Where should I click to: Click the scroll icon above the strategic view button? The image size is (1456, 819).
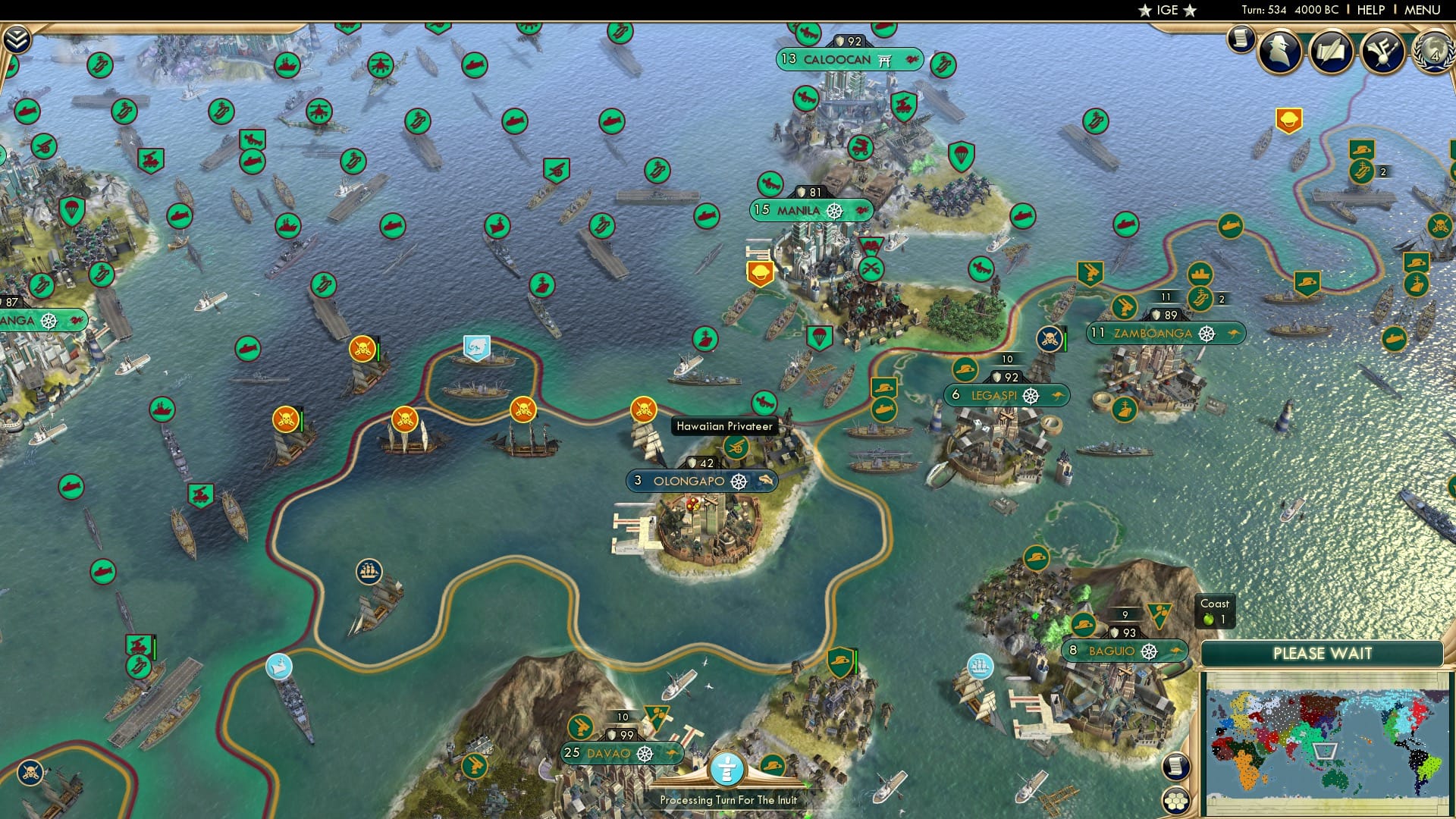tap(1176, 767)
